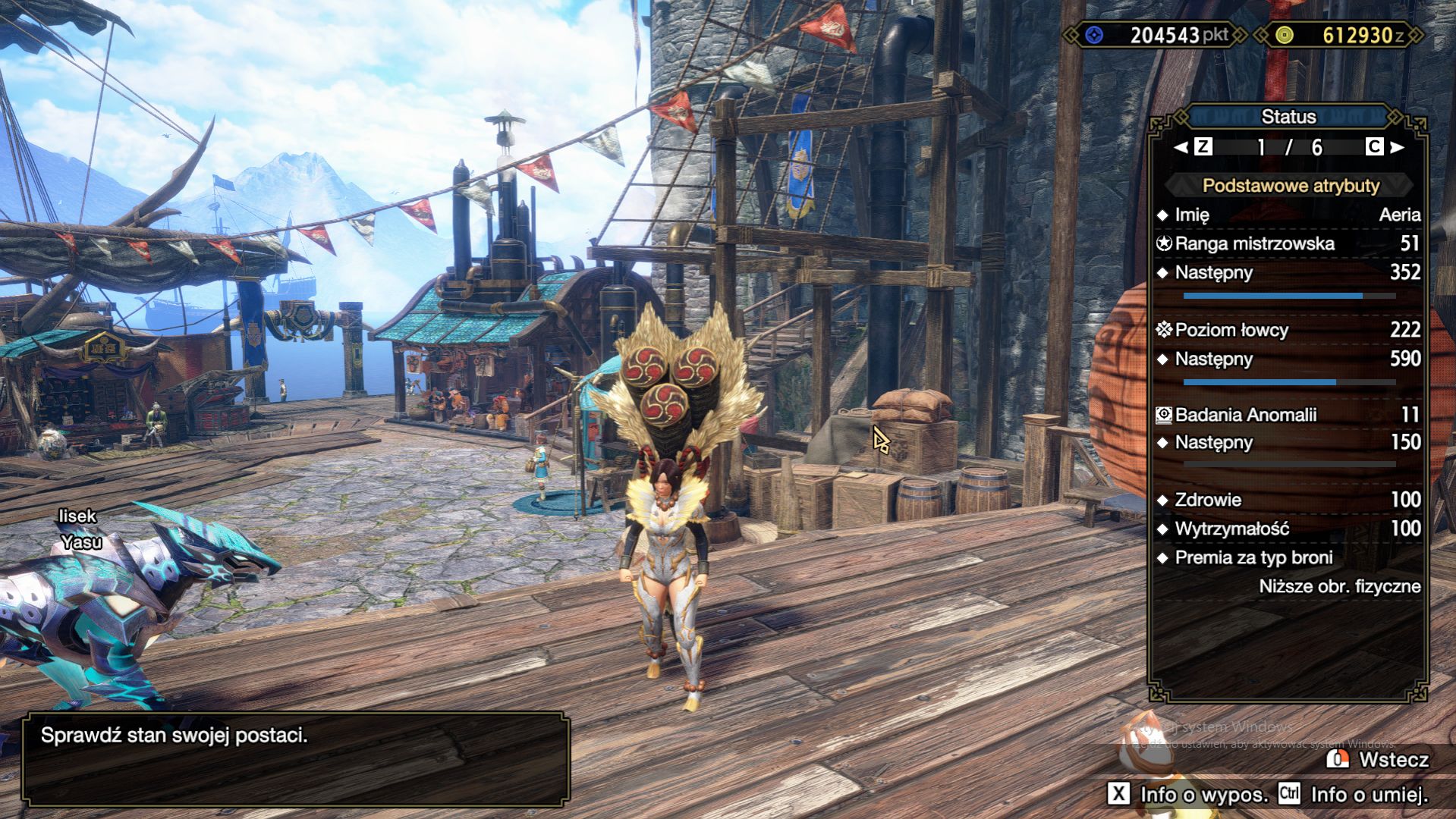Click the Zdrowie attribute row

(x=1288, y=500)
